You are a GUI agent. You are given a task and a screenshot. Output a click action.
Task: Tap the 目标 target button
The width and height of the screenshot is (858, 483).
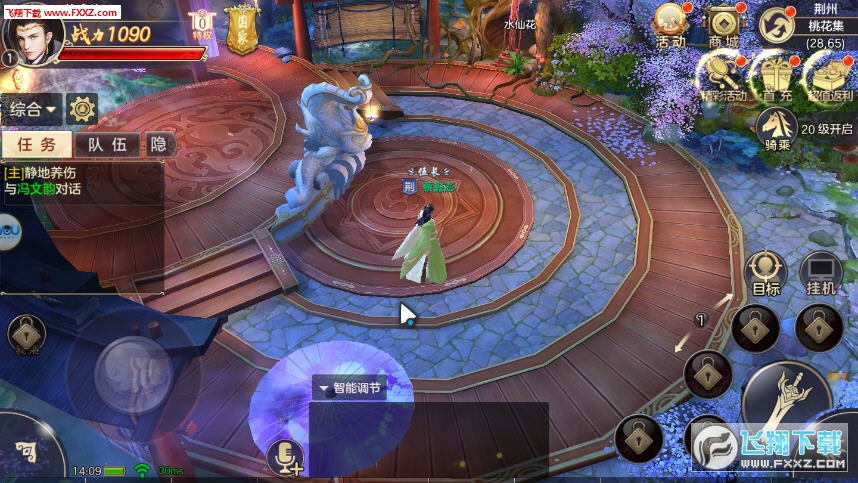pyautogui.click(x=766, y=272)
